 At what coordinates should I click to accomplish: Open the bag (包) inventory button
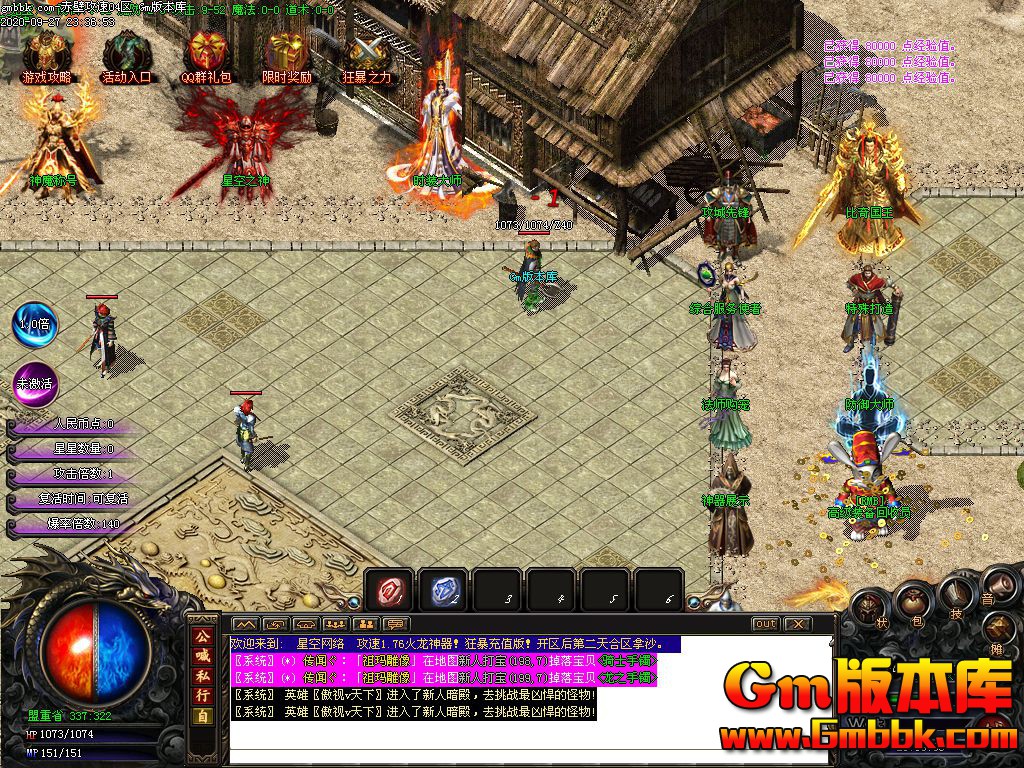912,601
